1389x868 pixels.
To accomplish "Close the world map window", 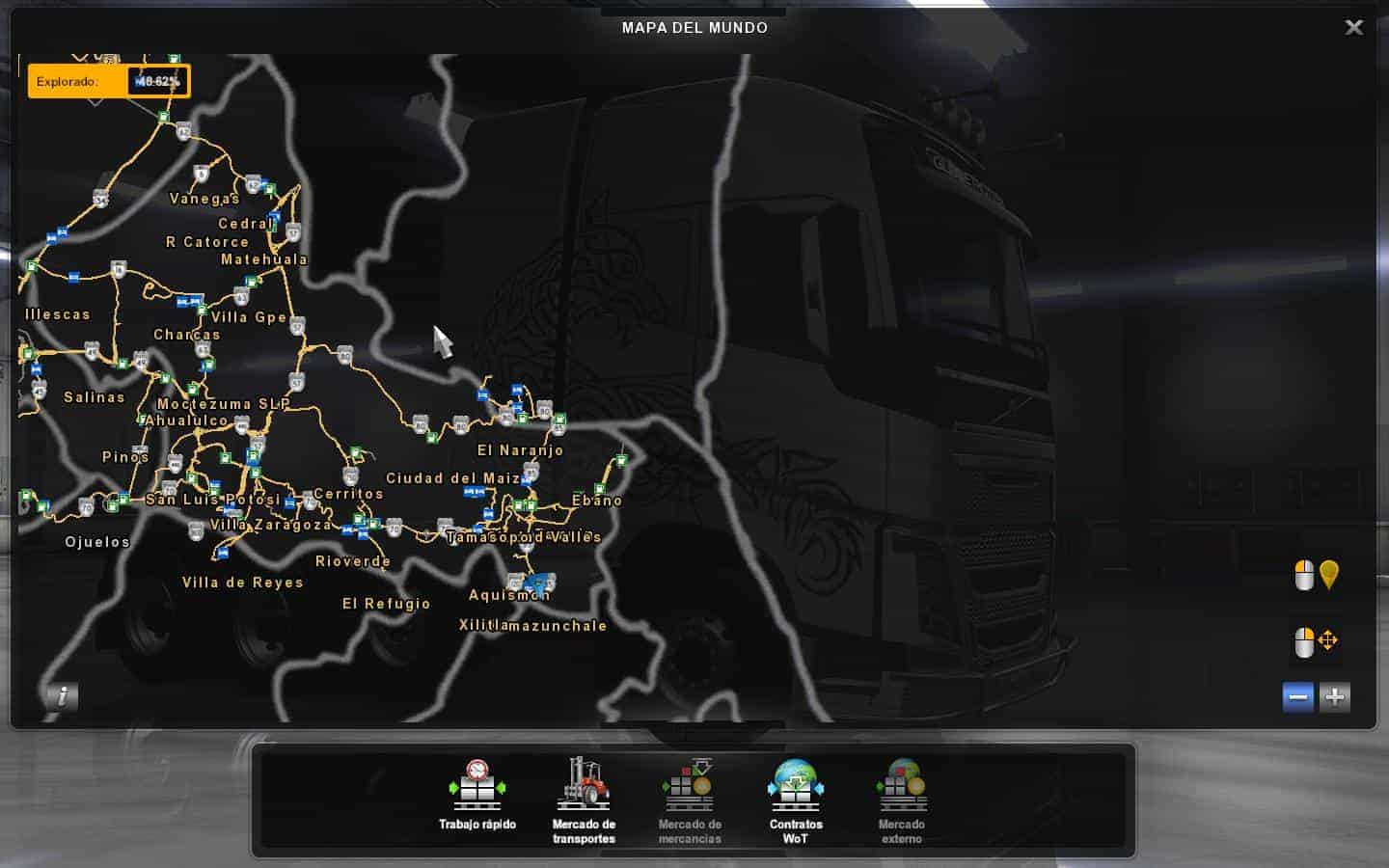I will pyautogui.click(x=1353, y=28).
